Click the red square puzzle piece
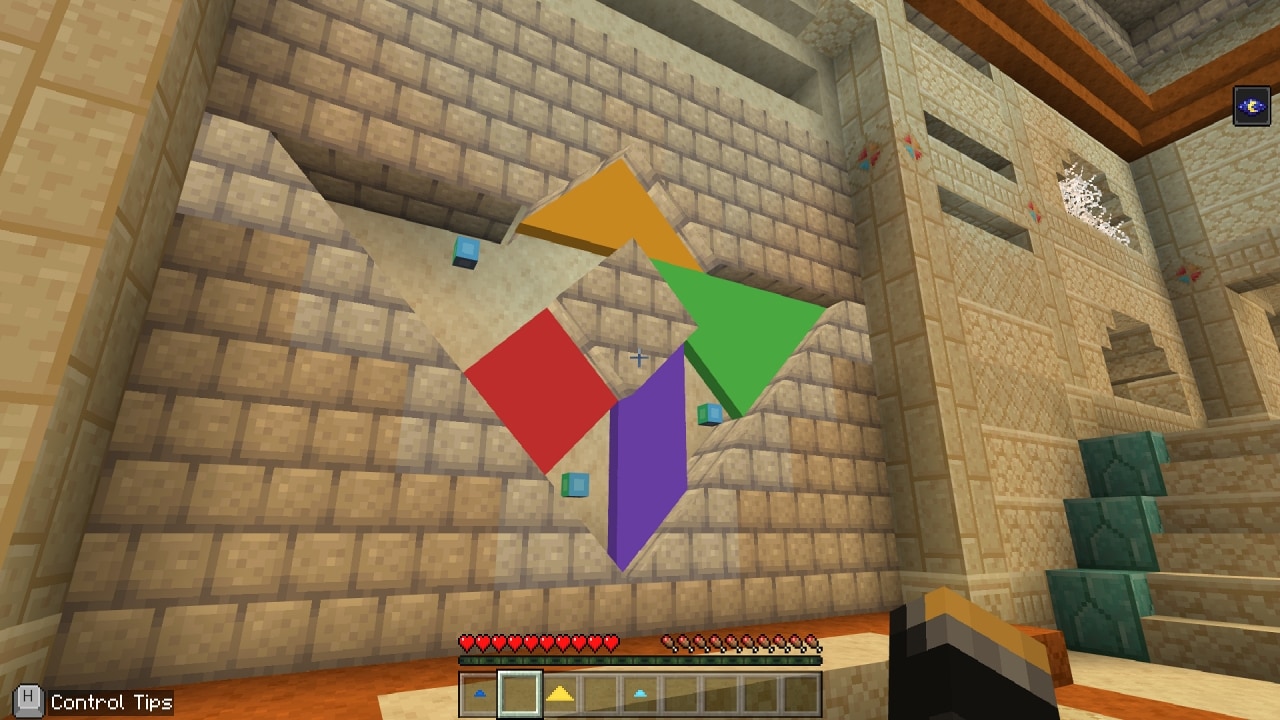The image size is (1280, 720). [540, 390]
